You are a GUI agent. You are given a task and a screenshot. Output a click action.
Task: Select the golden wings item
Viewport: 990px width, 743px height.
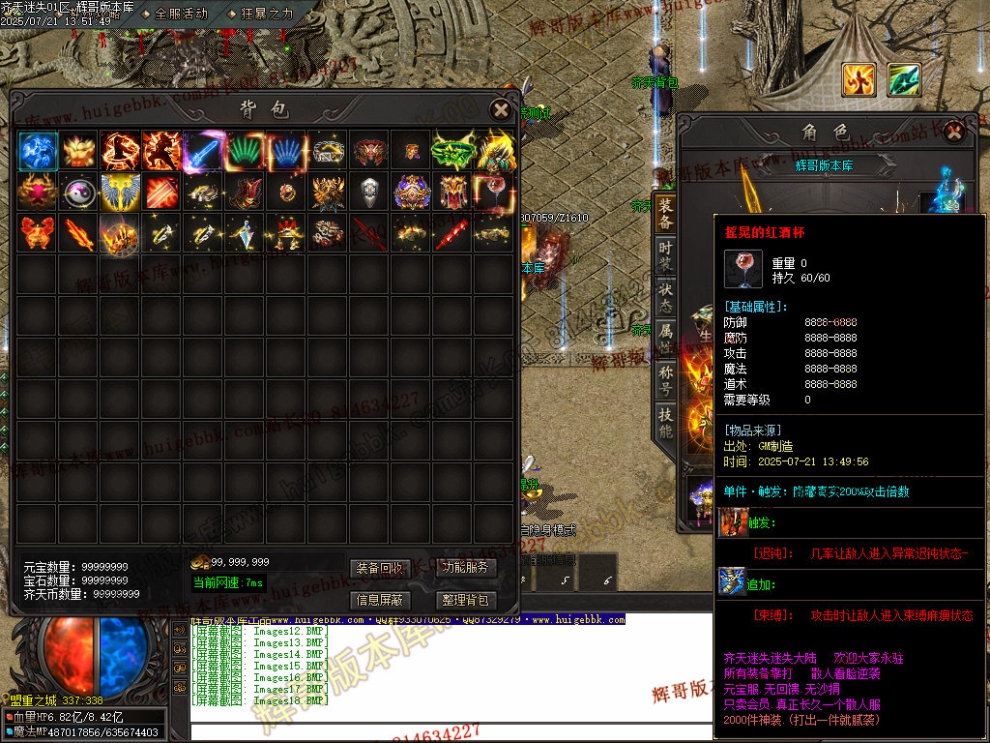pyautogui.click(x=121, y=191)
